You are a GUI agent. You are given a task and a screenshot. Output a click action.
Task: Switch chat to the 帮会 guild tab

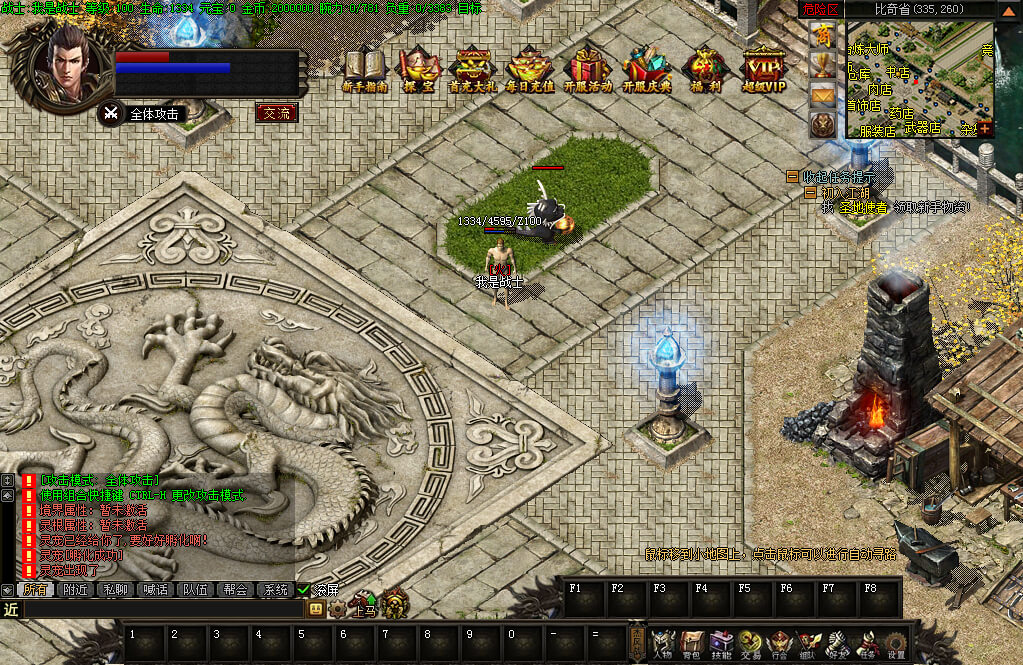(x=236, y=590)
